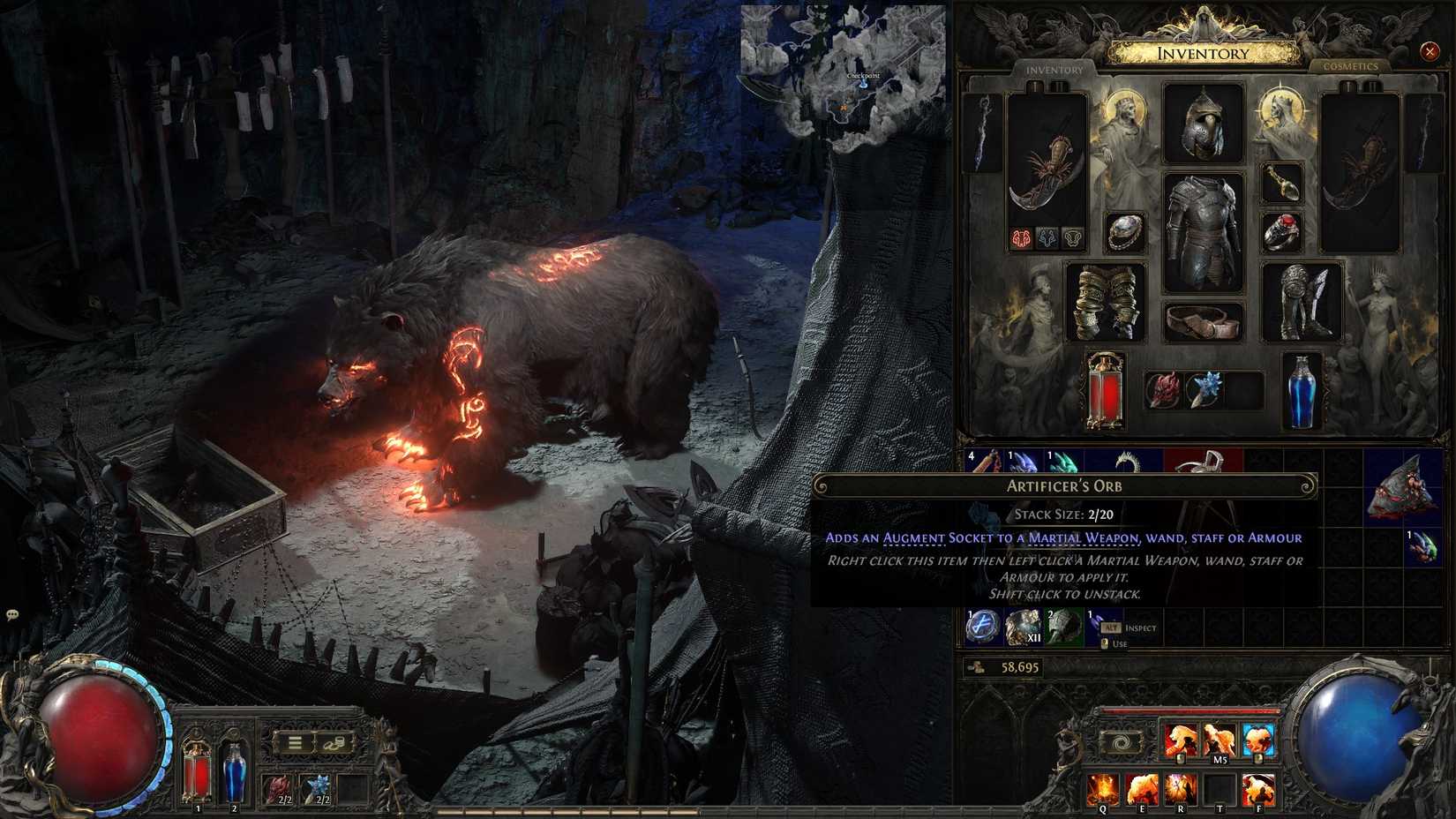Toggle the shield weapon-set indicator under the sceptre
The height and width of the screenshot is (819, 1456).
[x=1073, y=238]
